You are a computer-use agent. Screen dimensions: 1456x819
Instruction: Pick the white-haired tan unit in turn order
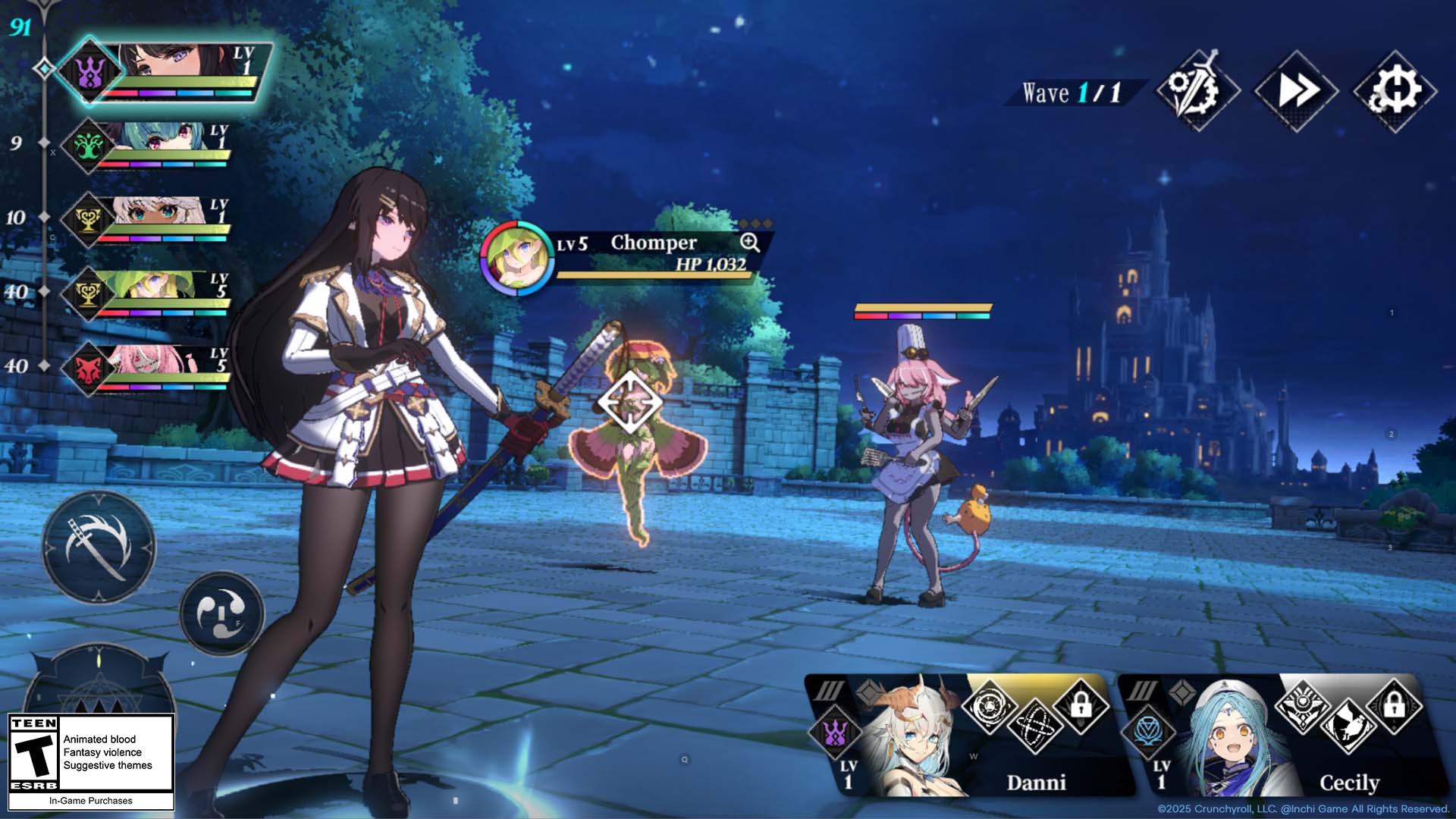pyautogui.click(x=152, y=219)
